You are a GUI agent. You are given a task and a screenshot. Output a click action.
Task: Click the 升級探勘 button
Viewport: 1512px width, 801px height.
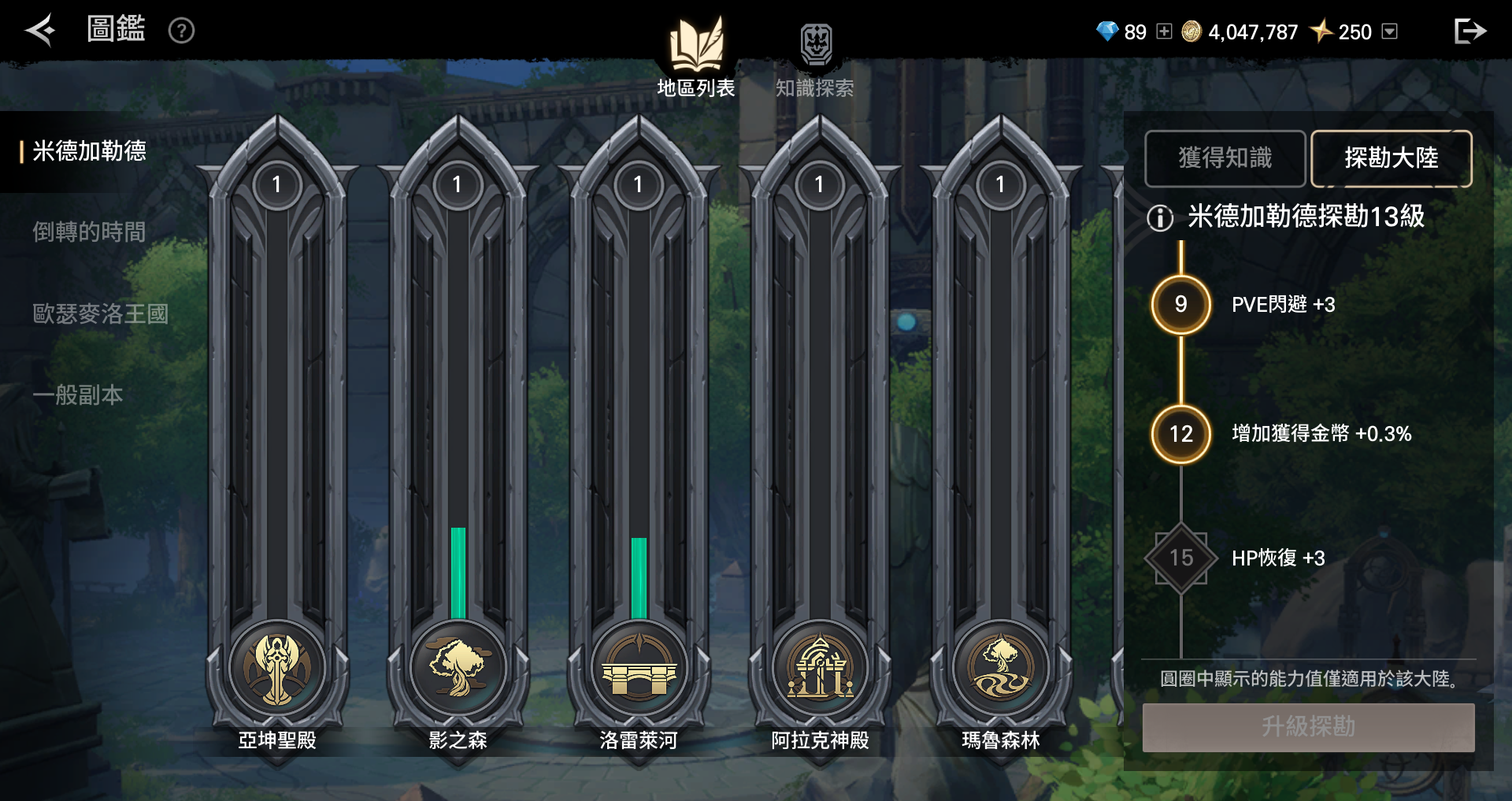(1308, 727)
